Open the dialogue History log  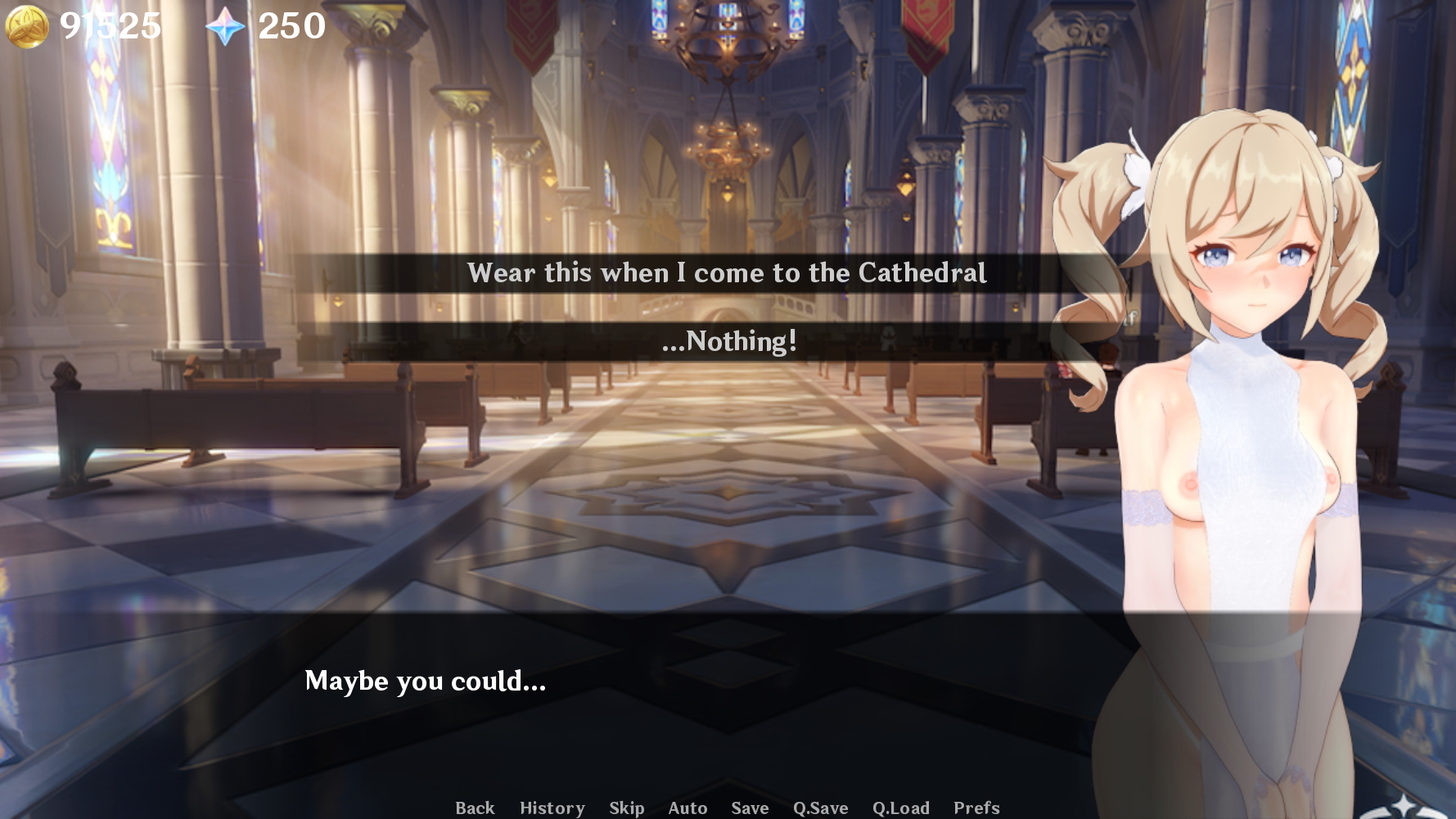tap(552, 808)
